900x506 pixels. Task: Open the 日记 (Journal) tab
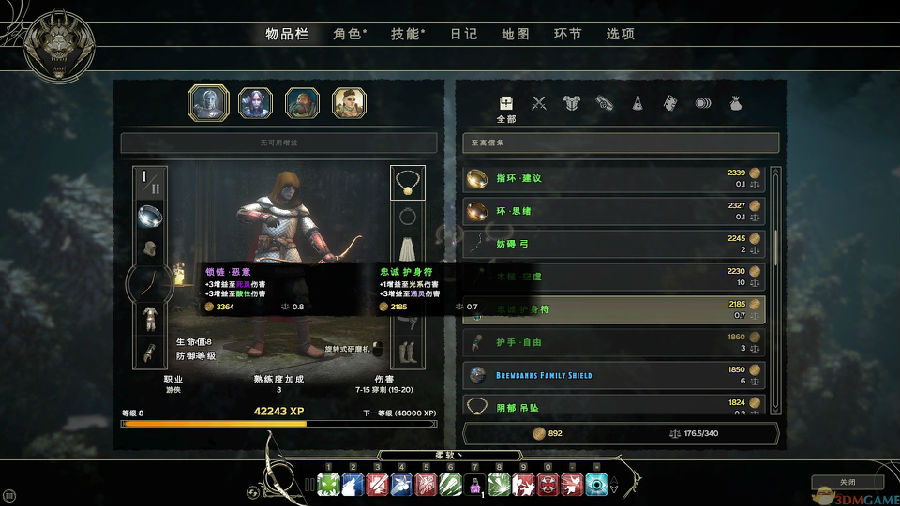click(463, 33)
